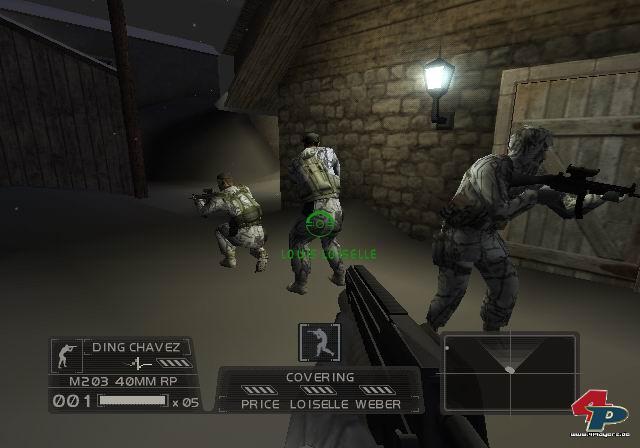Open the team order icon above COVERING

(x=316, y=342)
